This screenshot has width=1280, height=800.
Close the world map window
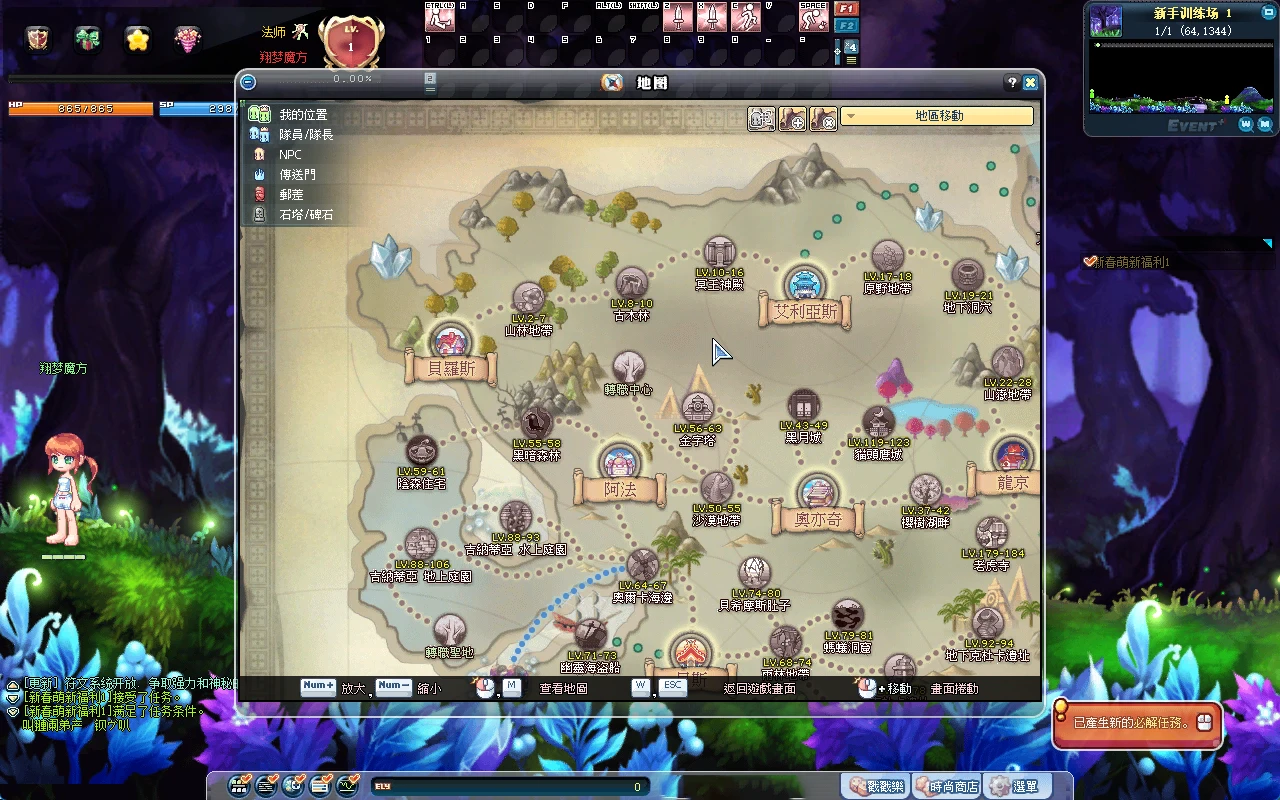pos(1030,83)
